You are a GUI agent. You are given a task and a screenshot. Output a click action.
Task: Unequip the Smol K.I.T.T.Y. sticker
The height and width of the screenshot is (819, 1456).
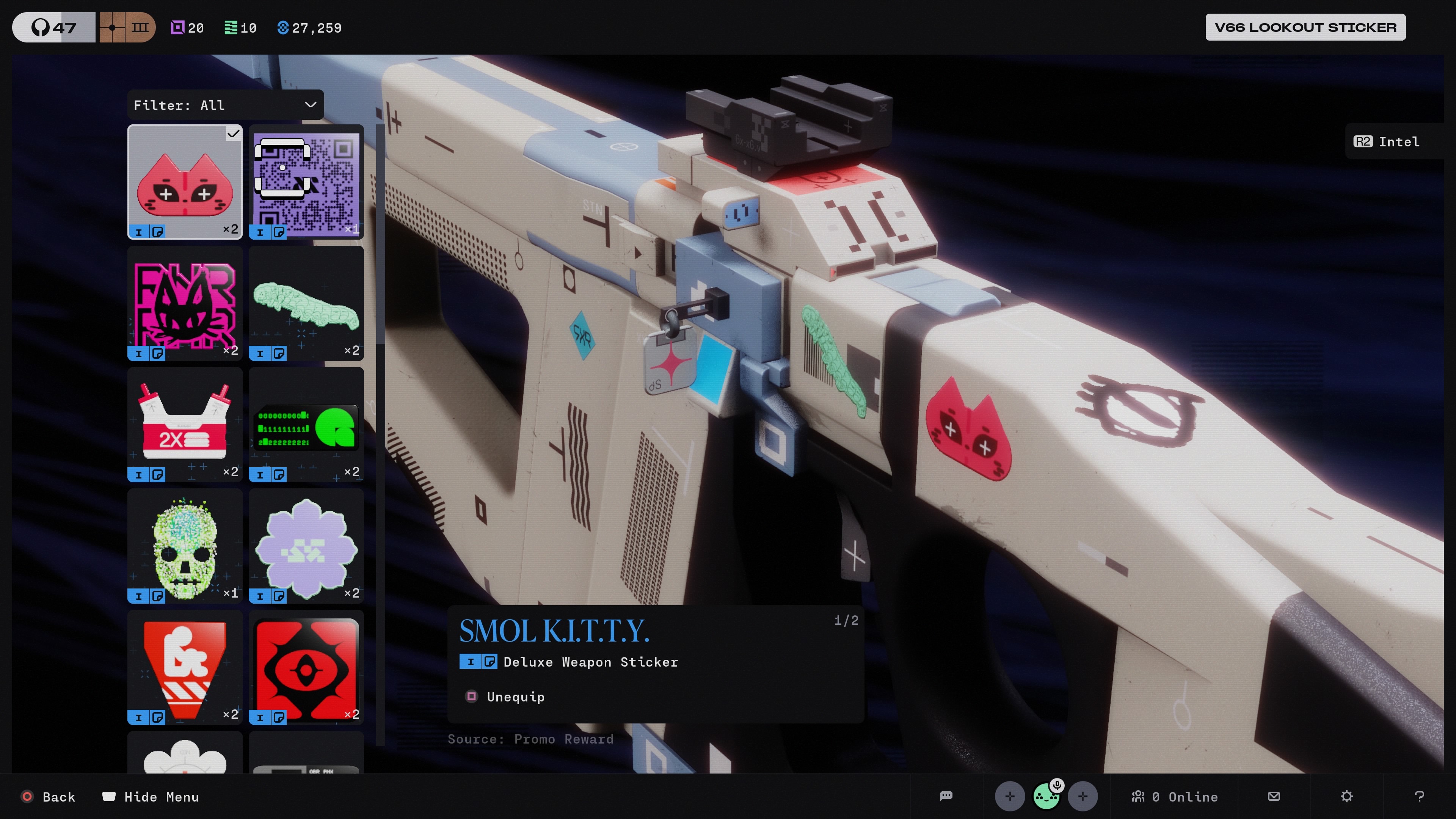[x=515, y=697]
